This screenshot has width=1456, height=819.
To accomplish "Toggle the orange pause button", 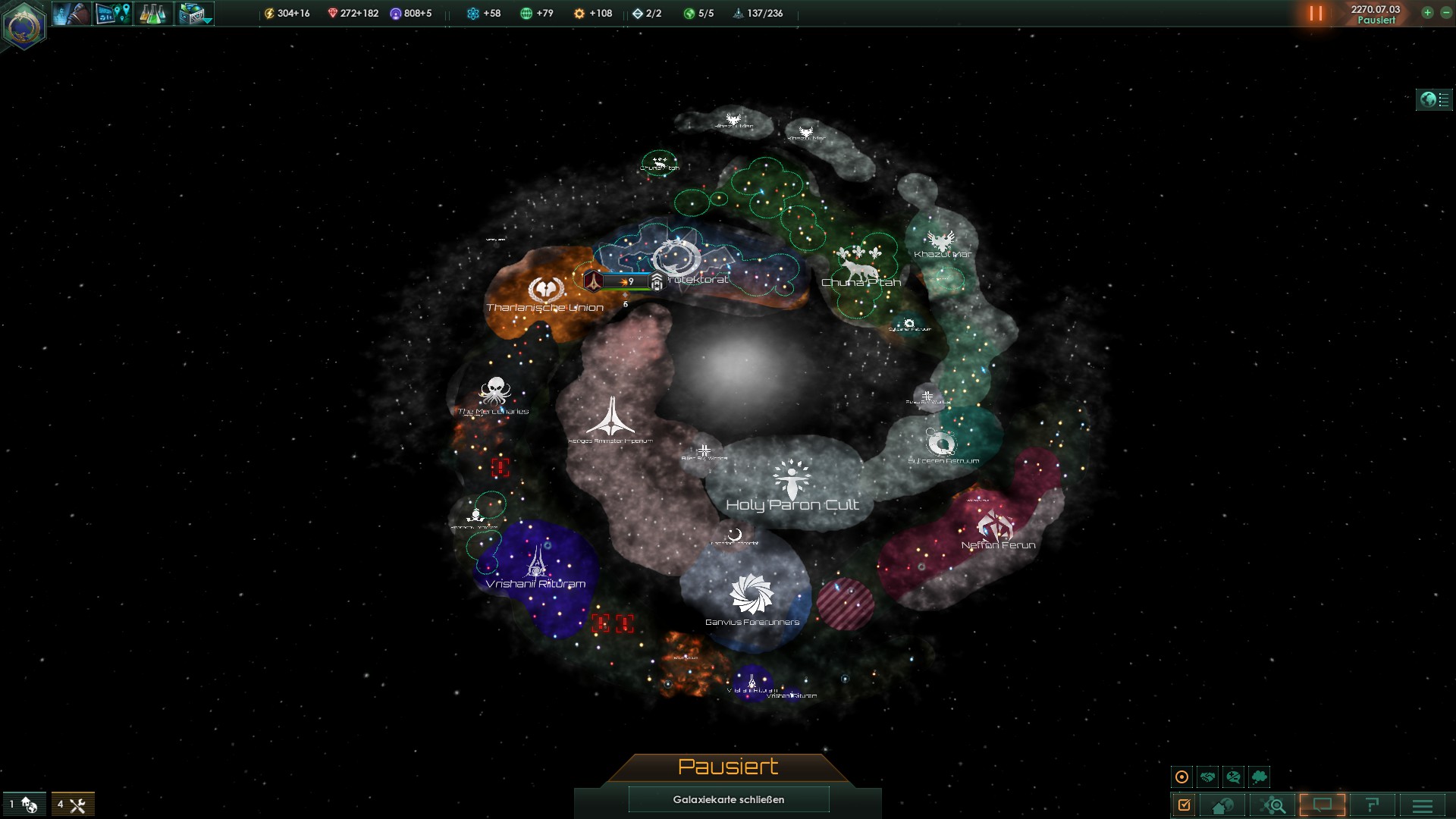I will click(1316, 14).
